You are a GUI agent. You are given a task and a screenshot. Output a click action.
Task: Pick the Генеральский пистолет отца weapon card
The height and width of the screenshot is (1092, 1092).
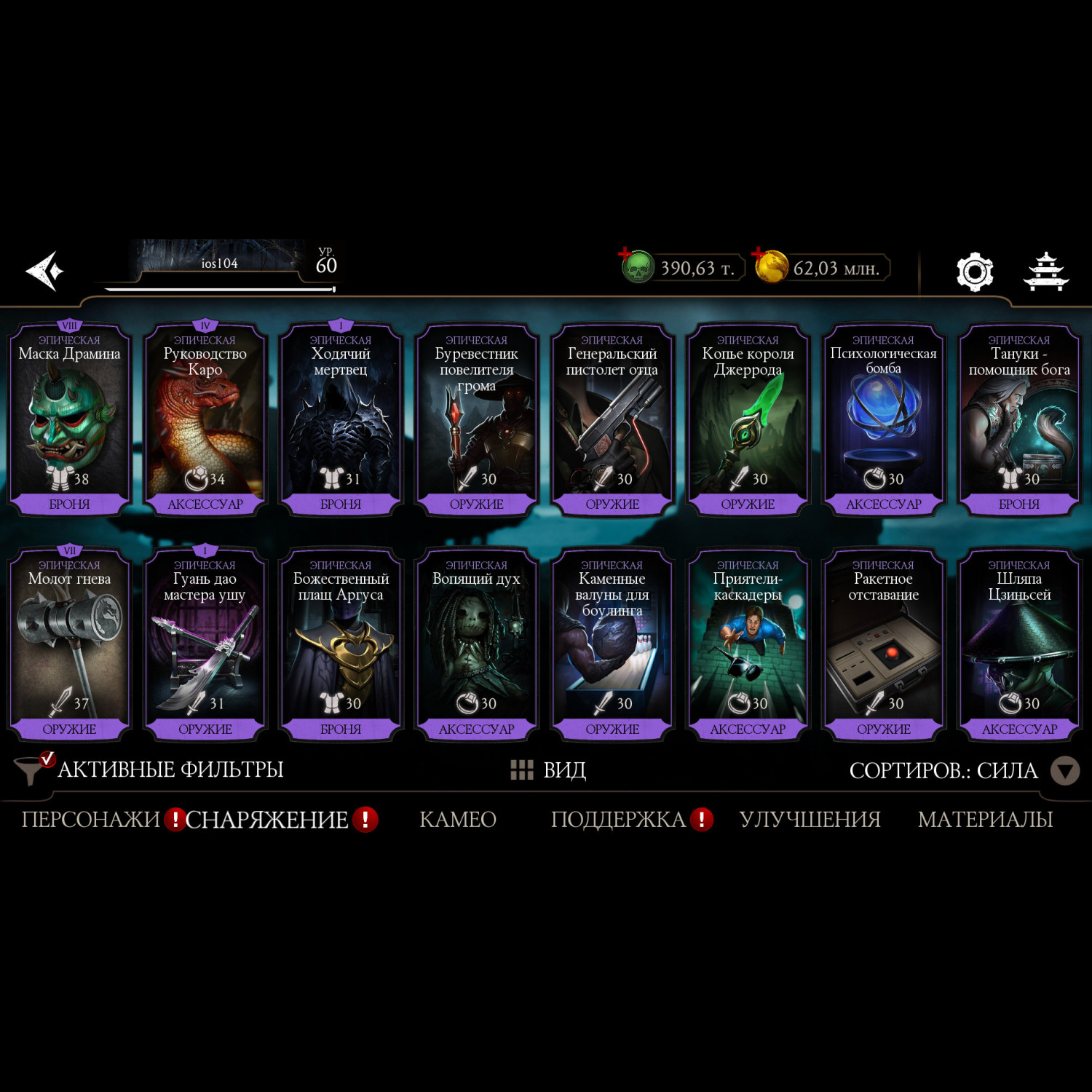pos(612,420)
